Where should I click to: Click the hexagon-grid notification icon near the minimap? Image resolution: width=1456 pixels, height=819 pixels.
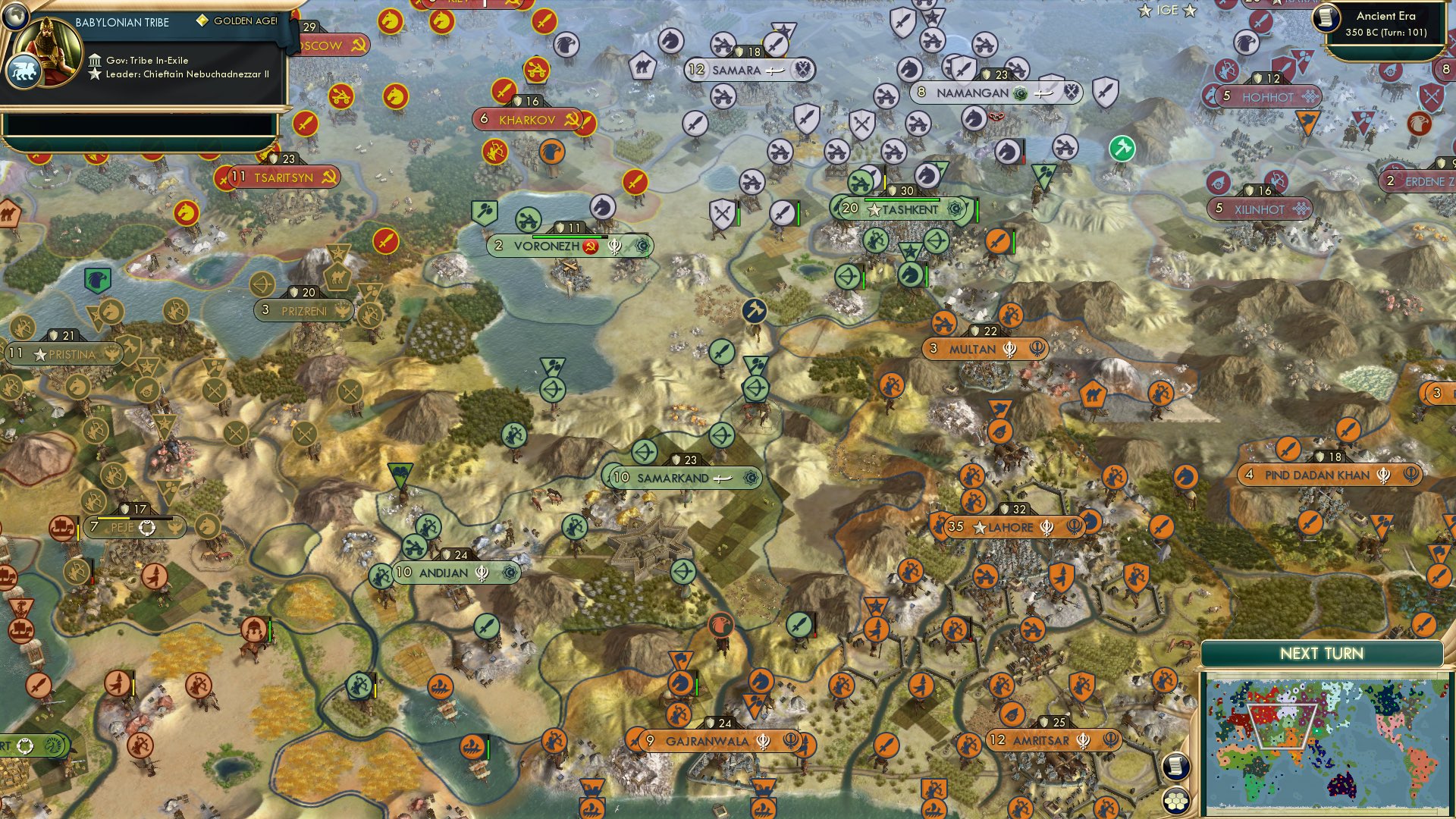1176,801
